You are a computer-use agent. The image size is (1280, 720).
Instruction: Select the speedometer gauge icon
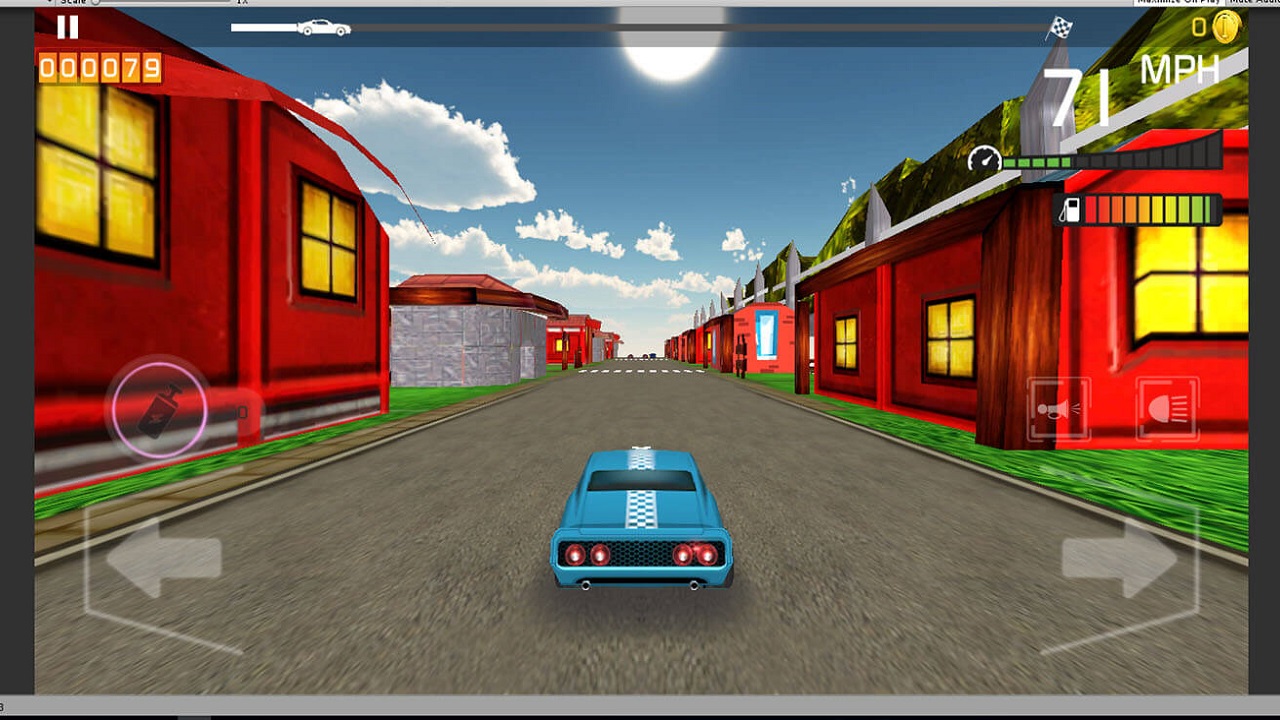click(x=986, y=156)
